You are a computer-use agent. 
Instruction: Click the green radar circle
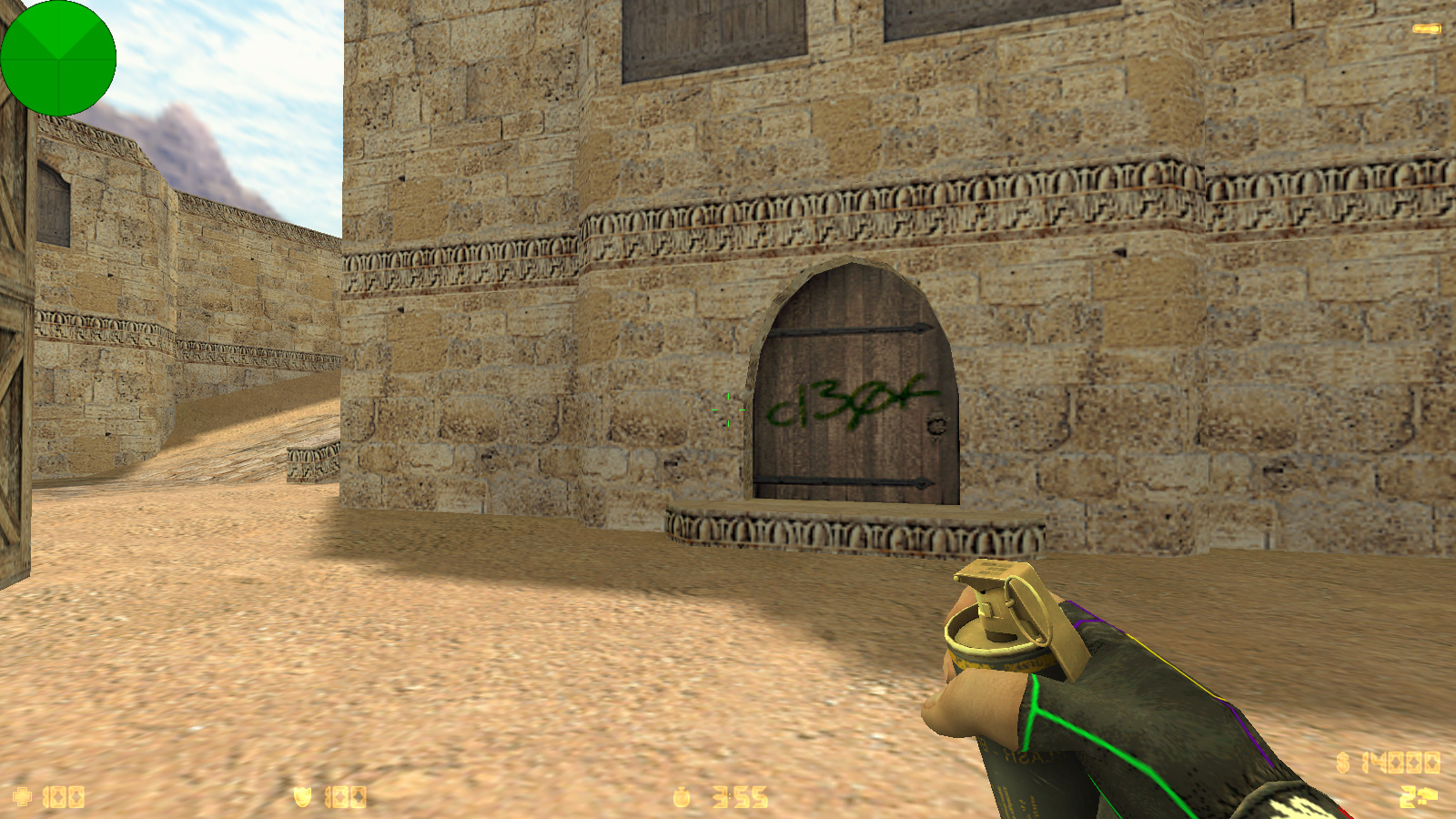point(58,58)
